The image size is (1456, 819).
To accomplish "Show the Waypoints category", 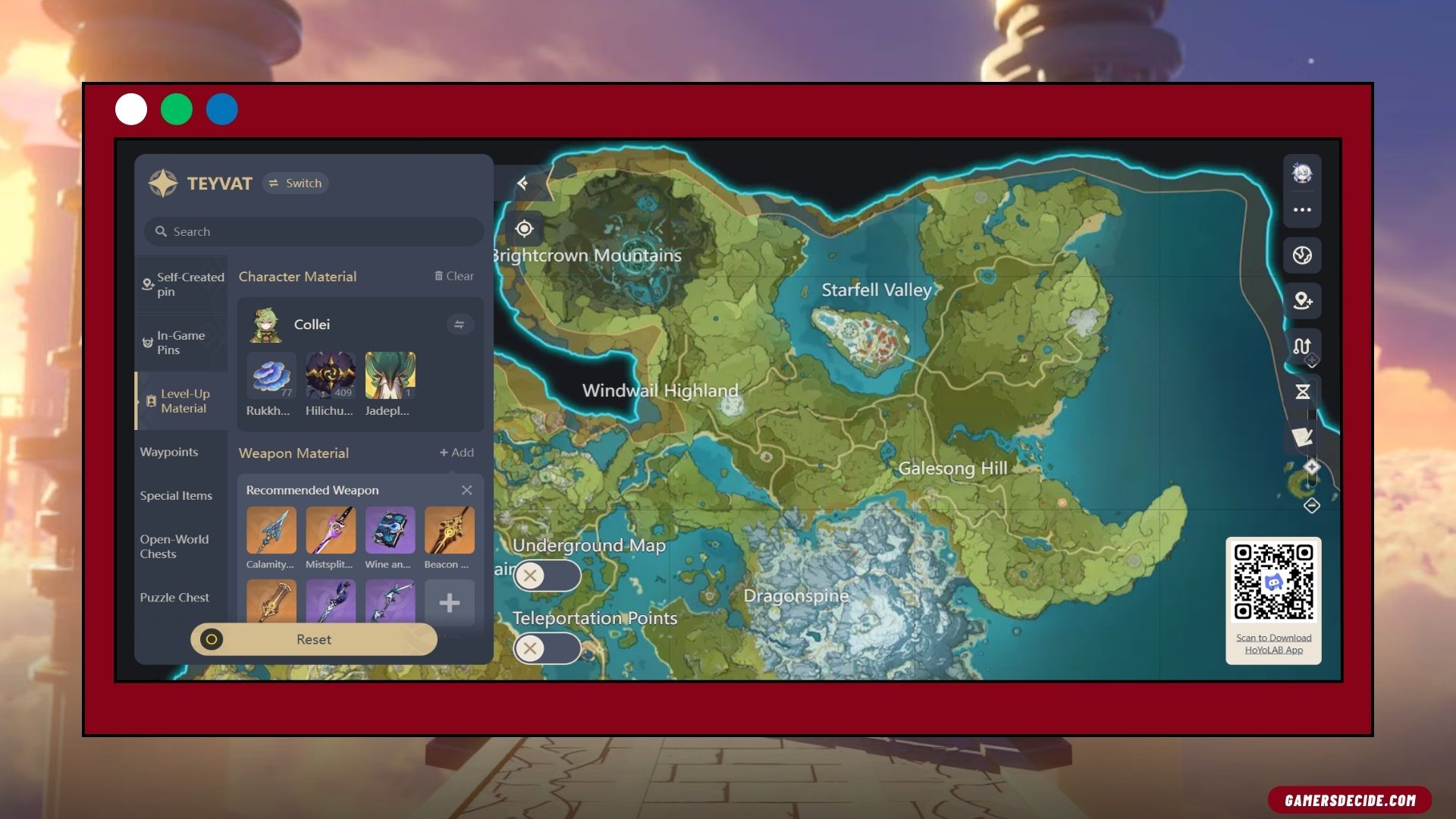I will tap(169, 452).
